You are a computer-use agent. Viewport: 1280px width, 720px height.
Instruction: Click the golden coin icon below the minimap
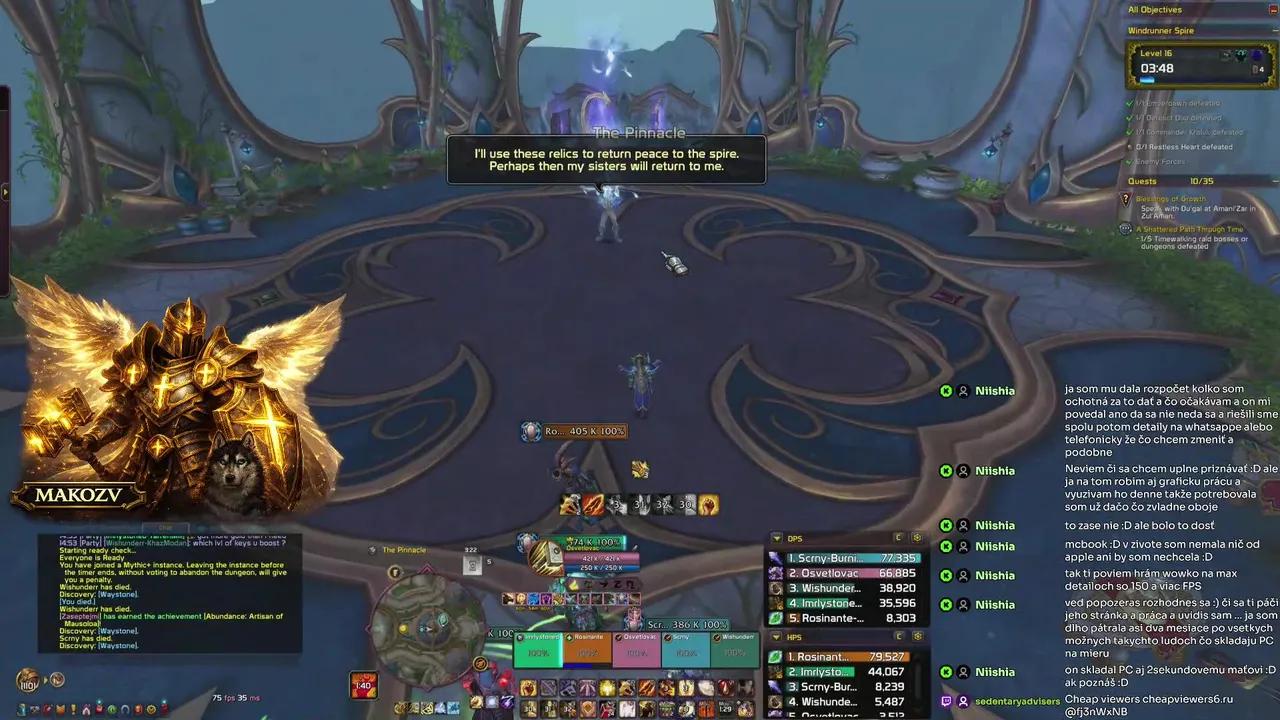(479, 664)
